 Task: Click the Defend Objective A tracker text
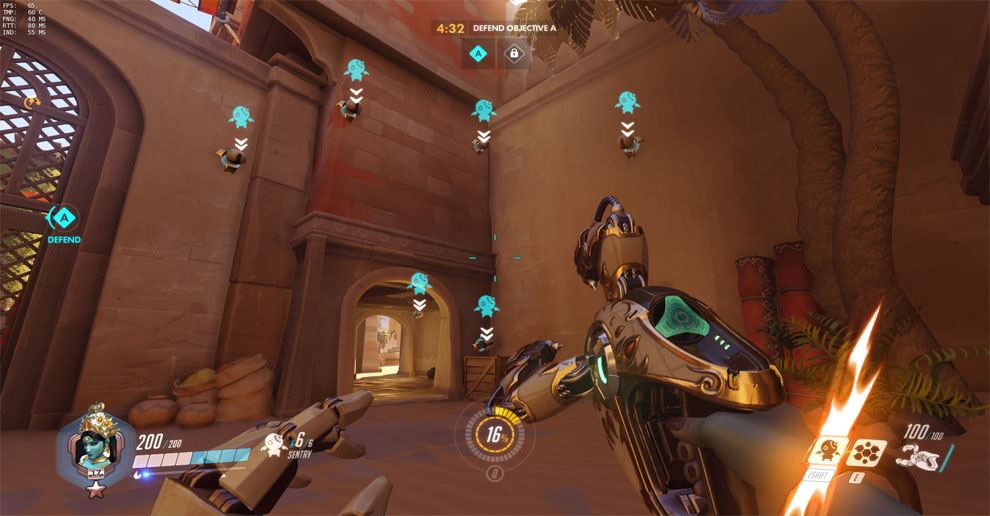[515, 29]
